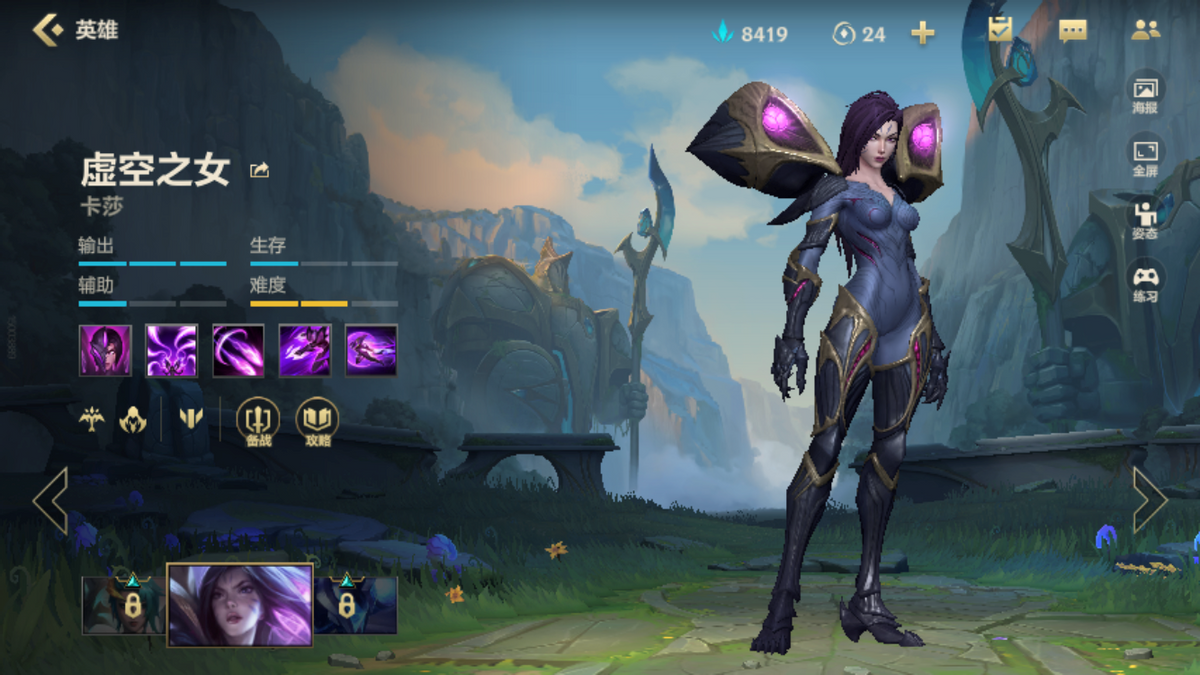1200x675 pixels.
Task: Open the 备战 loadout button
Action: (257, 421)
